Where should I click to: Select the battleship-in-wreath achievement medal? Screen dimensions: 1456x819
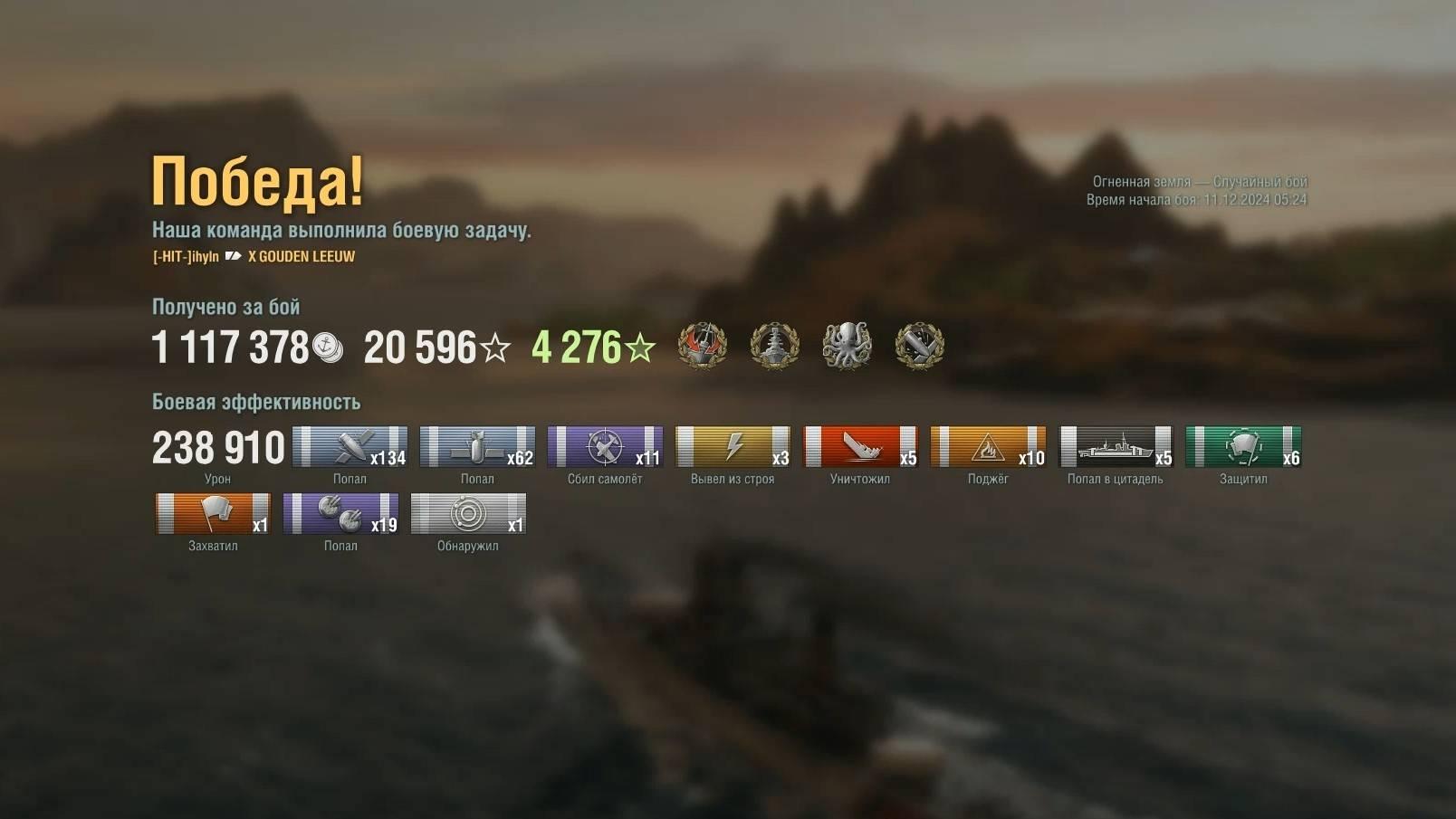[x=774, y=346]
